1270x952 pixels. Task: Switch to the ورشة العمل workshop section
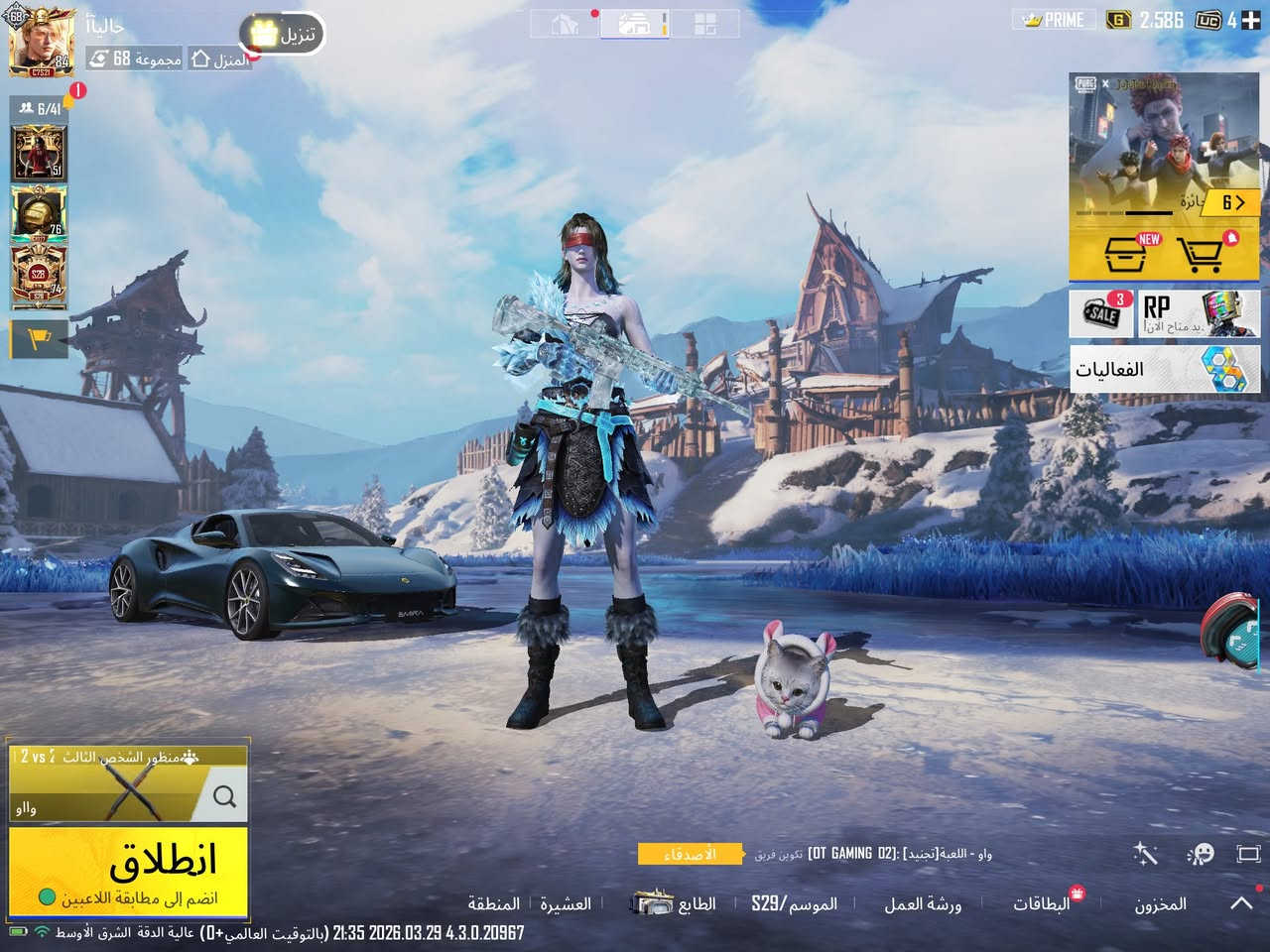point(924,903)
